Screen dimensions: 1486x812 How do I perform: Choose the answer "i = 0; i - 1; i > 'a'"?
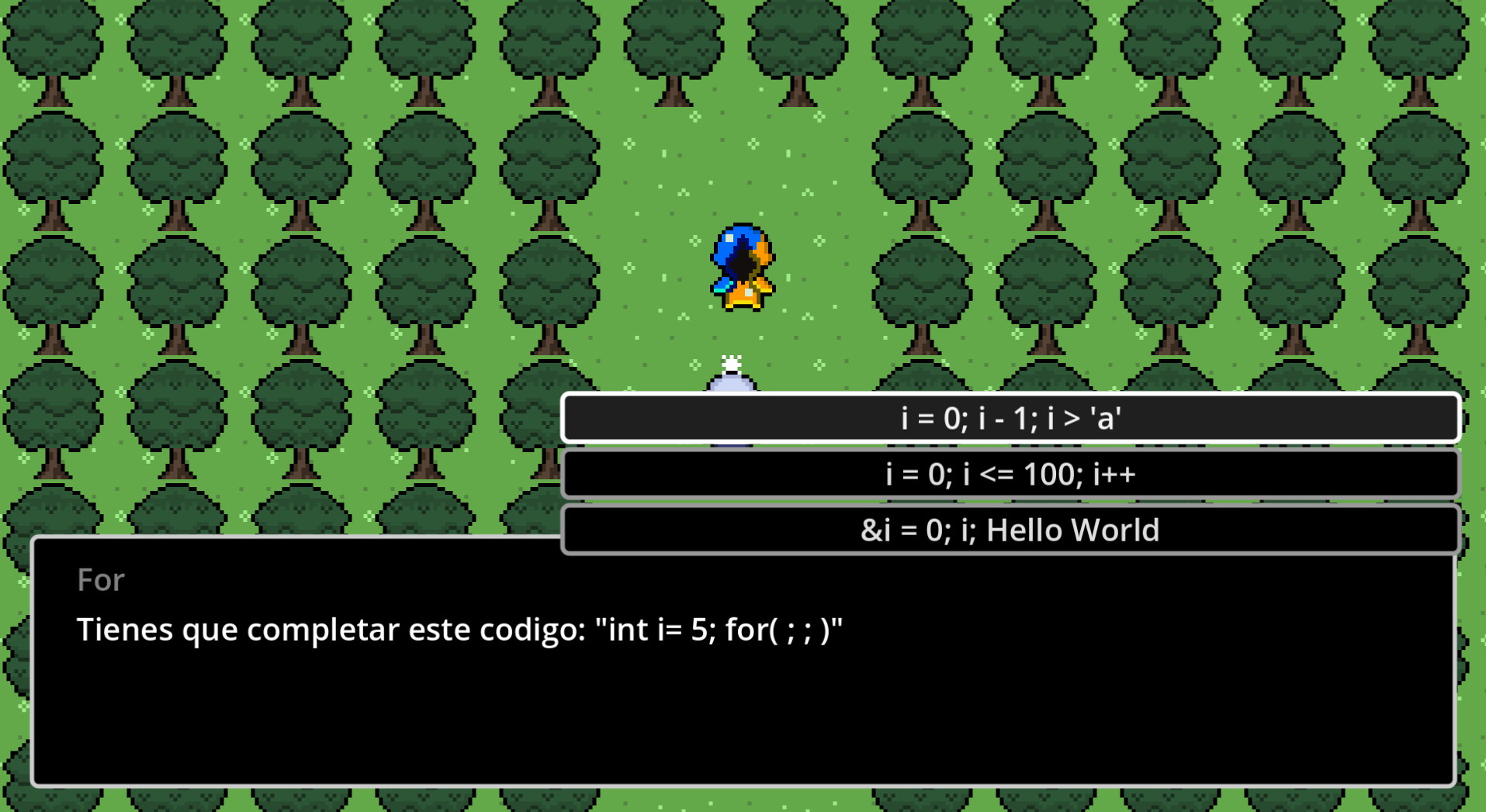[1010, 419]
